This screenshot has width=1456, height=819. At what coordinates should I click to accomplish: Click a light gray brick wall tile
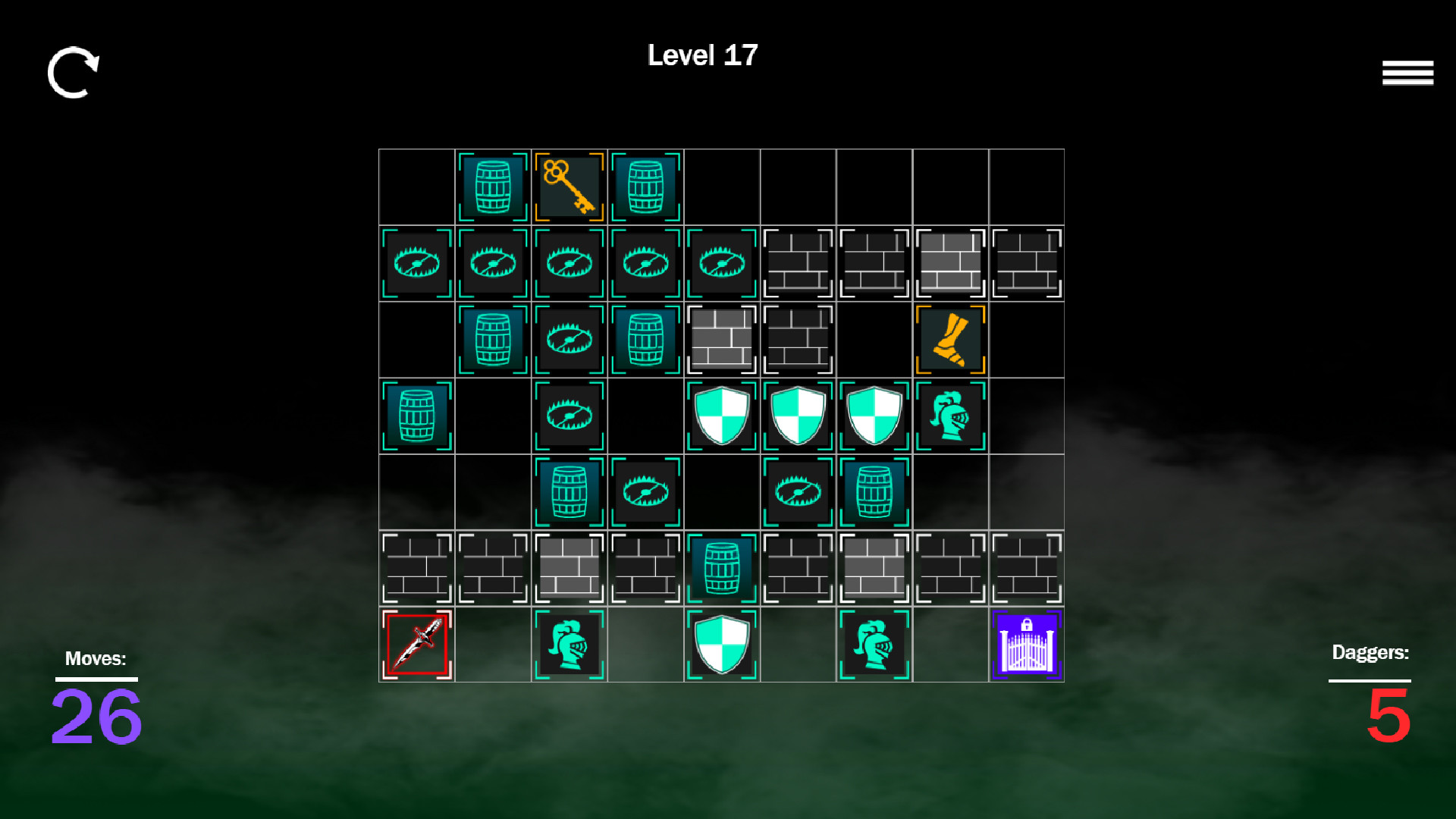tap(950, 262)
